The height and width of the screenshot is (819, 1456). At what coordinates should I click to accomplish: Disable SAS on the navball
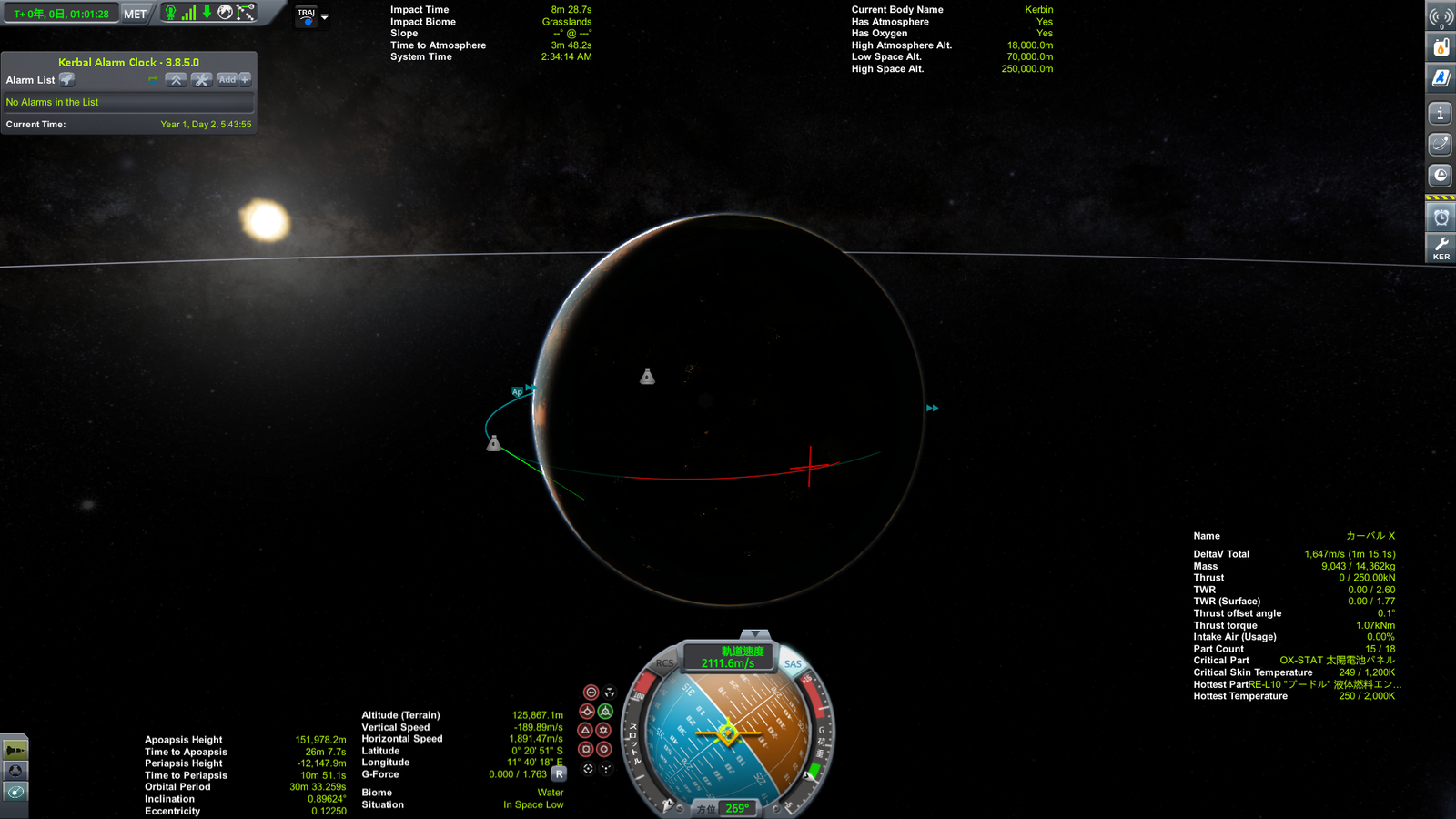(791, 665)
